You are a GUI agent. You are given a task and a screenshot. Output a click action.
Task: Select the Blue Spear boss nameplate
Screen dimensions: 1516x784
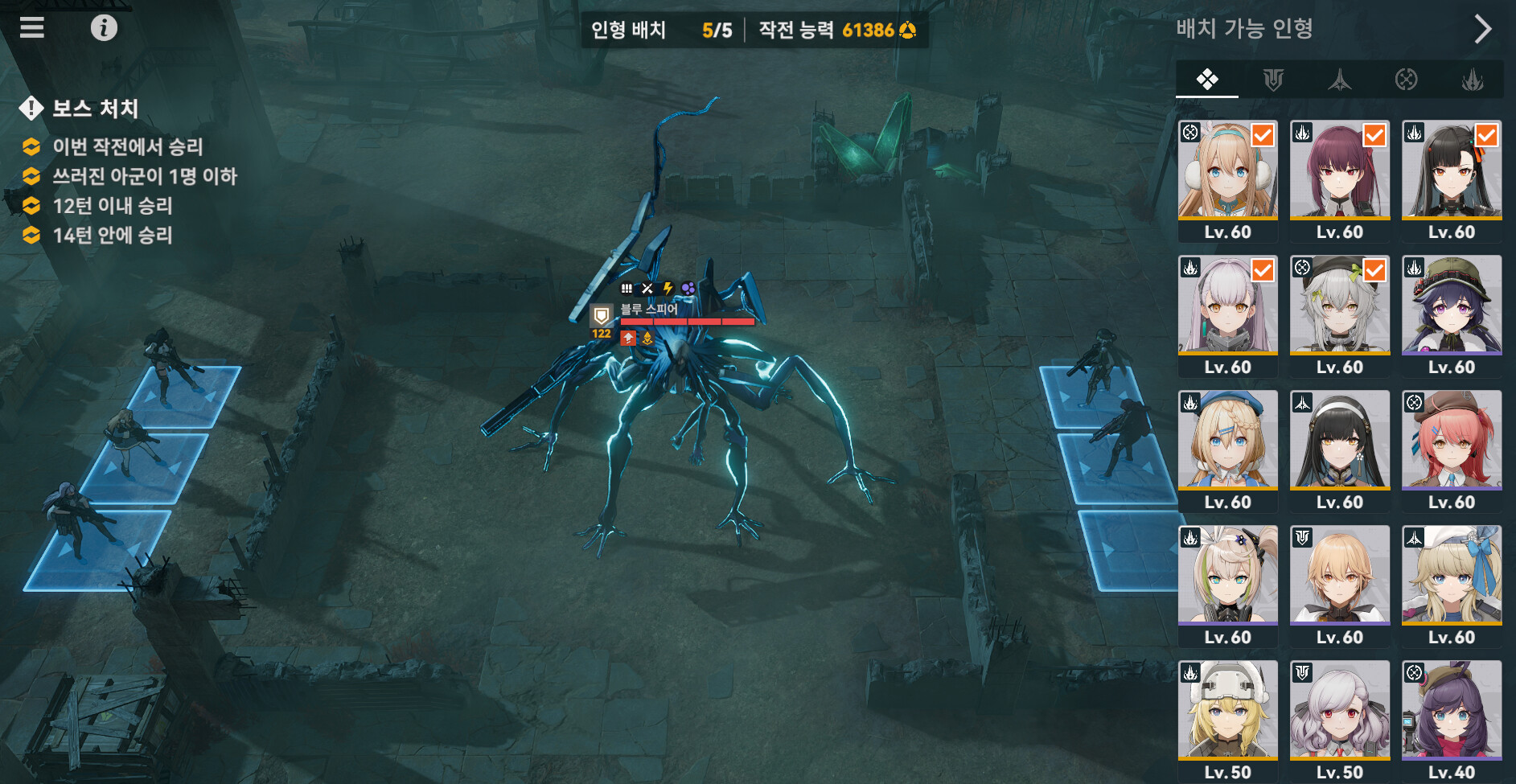tap(649, 310)
